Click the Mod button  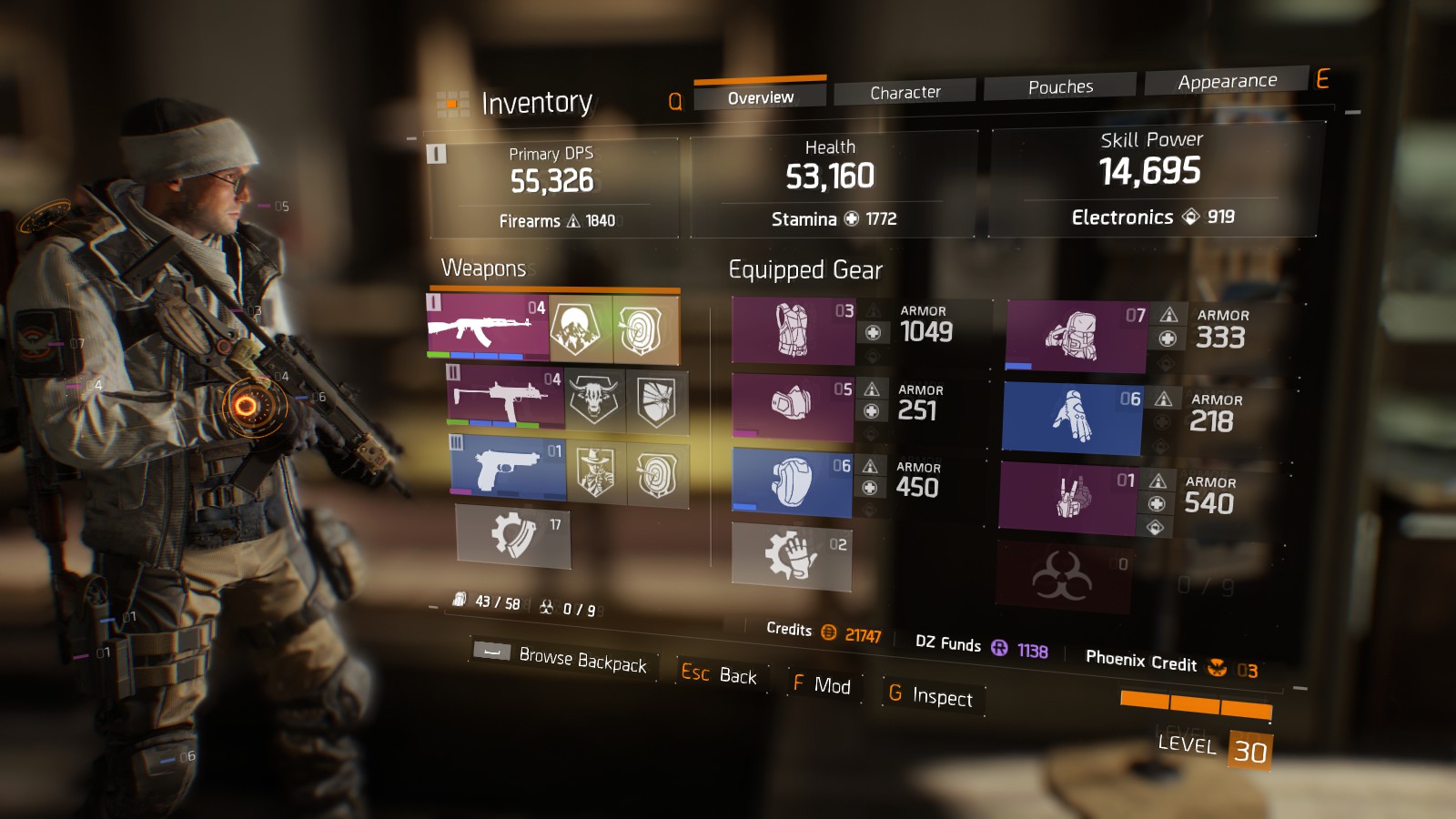point(822,684)
